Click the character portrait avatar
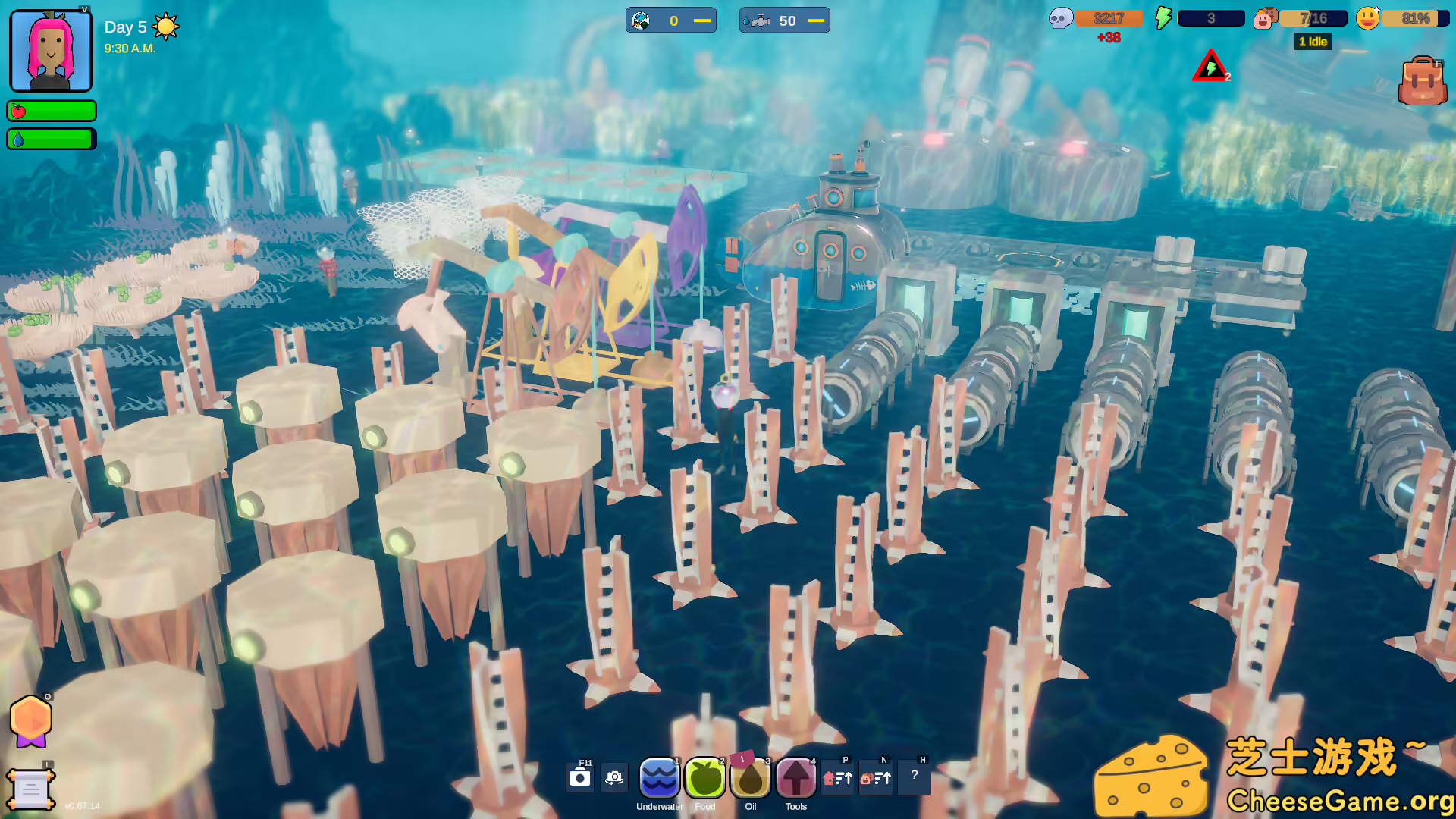The height and width of the screenshot is (819, 1456). coord(50,50)
